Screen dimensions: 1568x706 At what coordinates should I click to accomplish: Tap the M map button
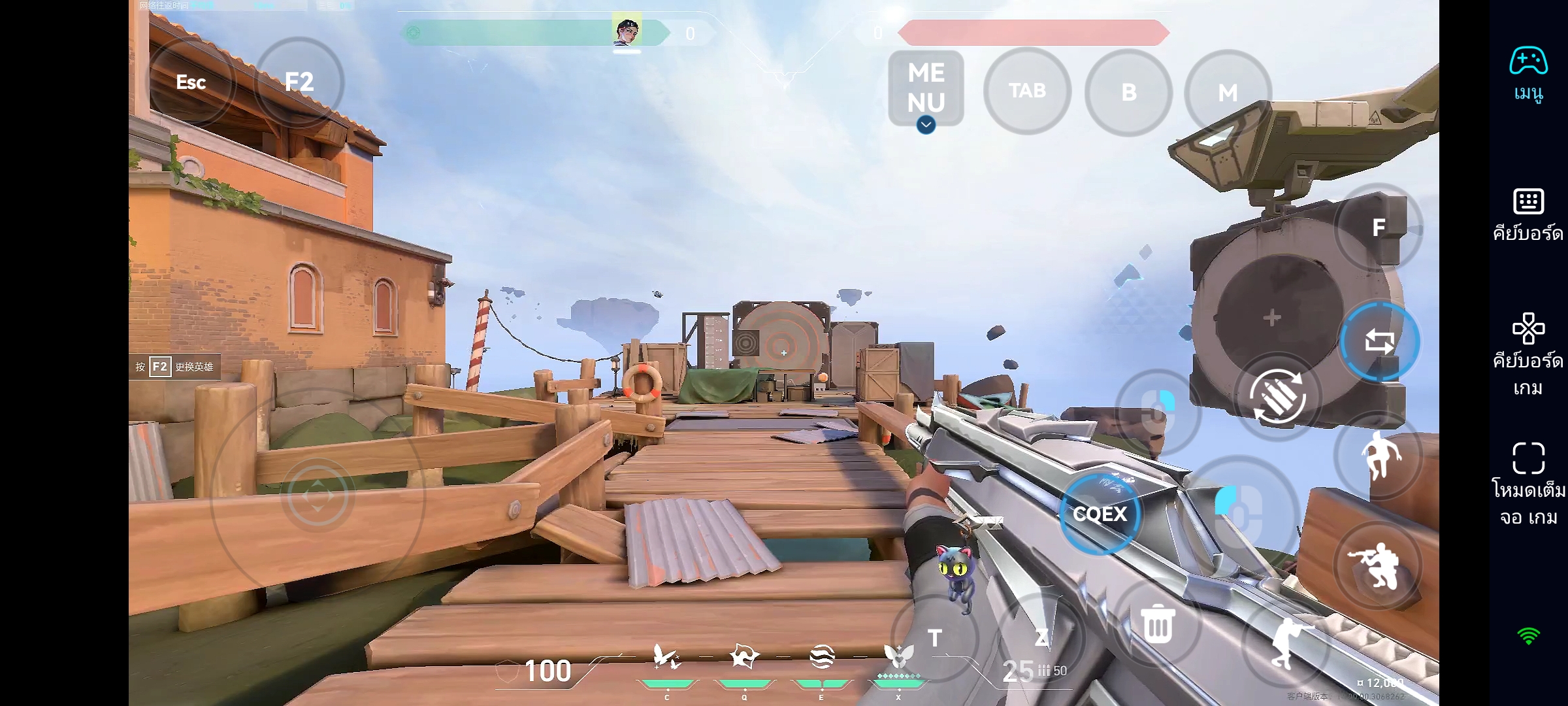point(1228,93)
